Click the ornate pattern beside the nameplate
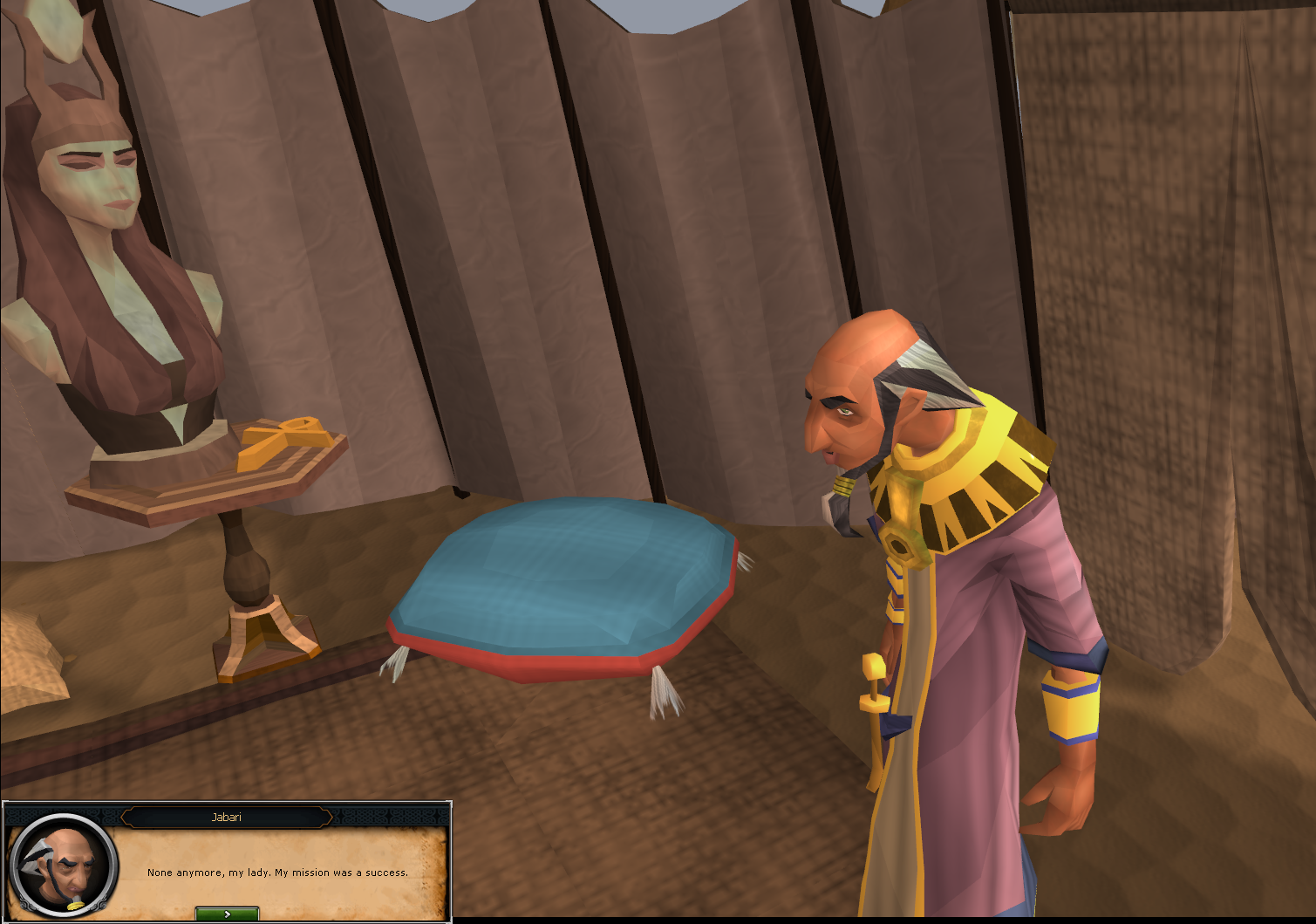Screen dimensions: 1316x924 pos(375,818)
